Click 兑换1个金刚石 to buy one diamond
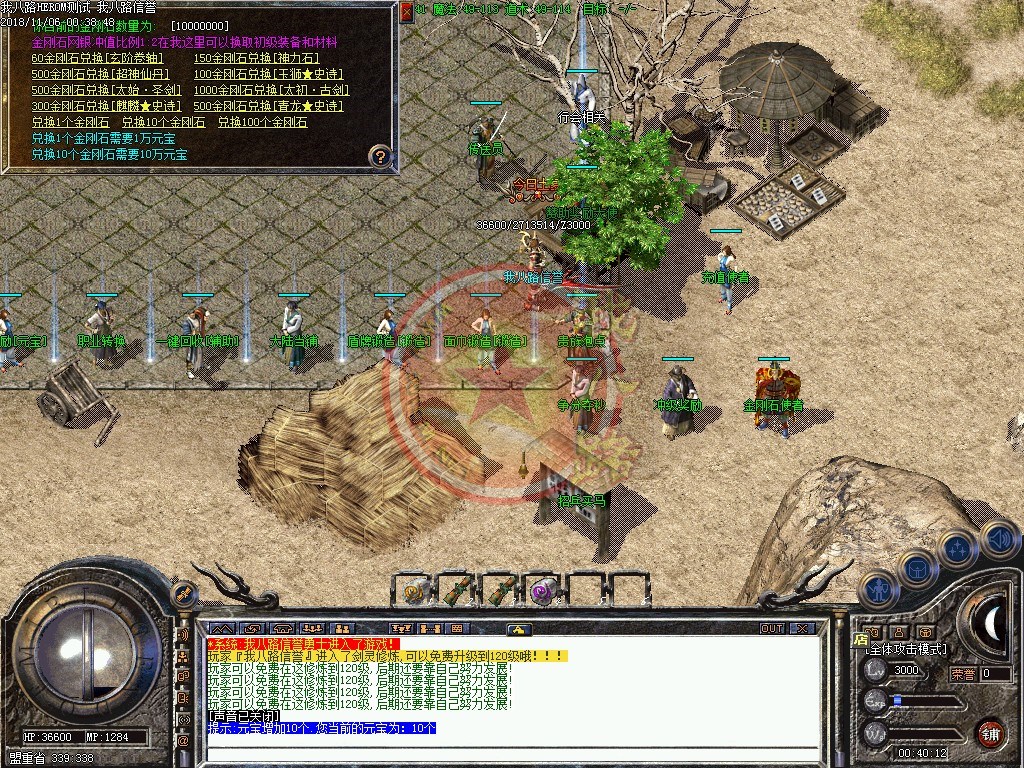This screenshot has width=1024, height=768. coord(69,122)
